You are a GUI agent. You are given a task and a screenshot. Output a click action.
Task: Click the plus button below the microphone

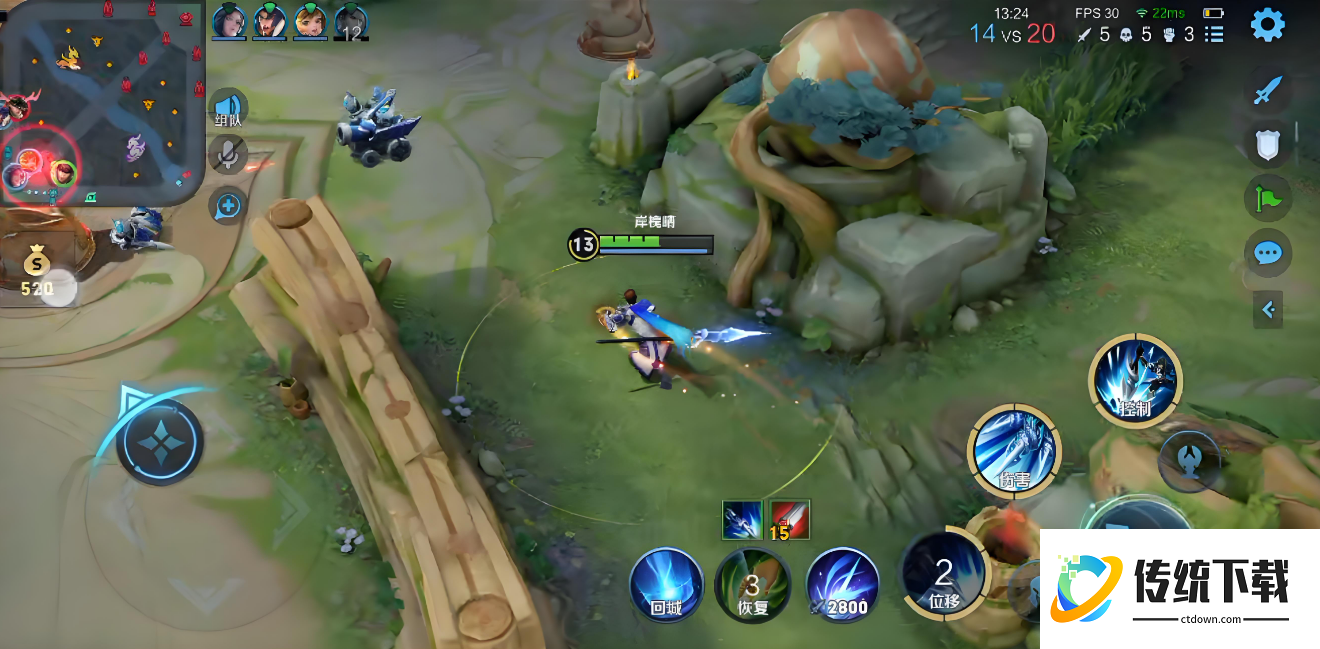(228, 207)
